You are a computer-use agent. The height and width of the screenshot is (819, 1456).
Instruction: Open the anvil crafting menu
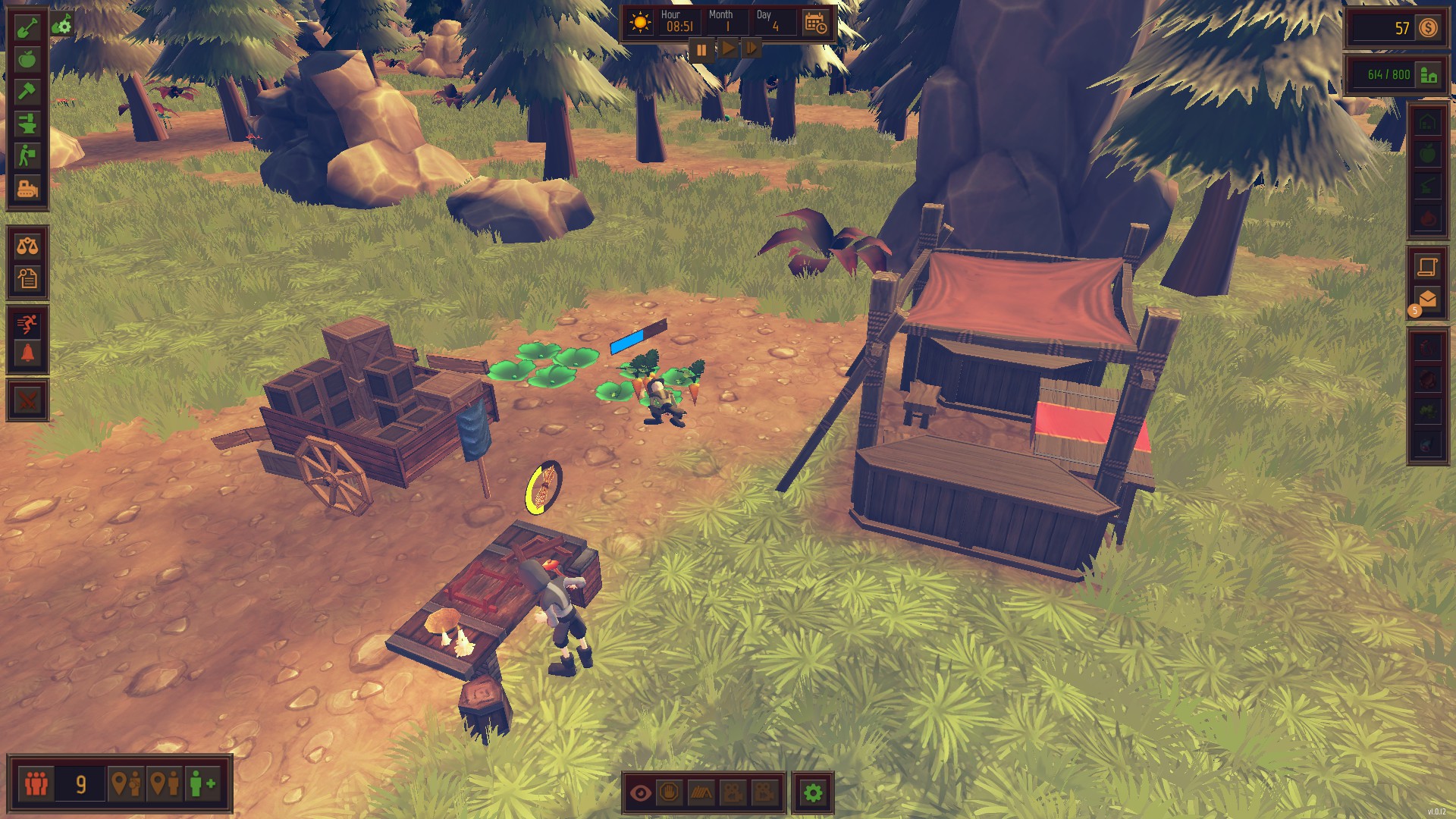(27, 124)
